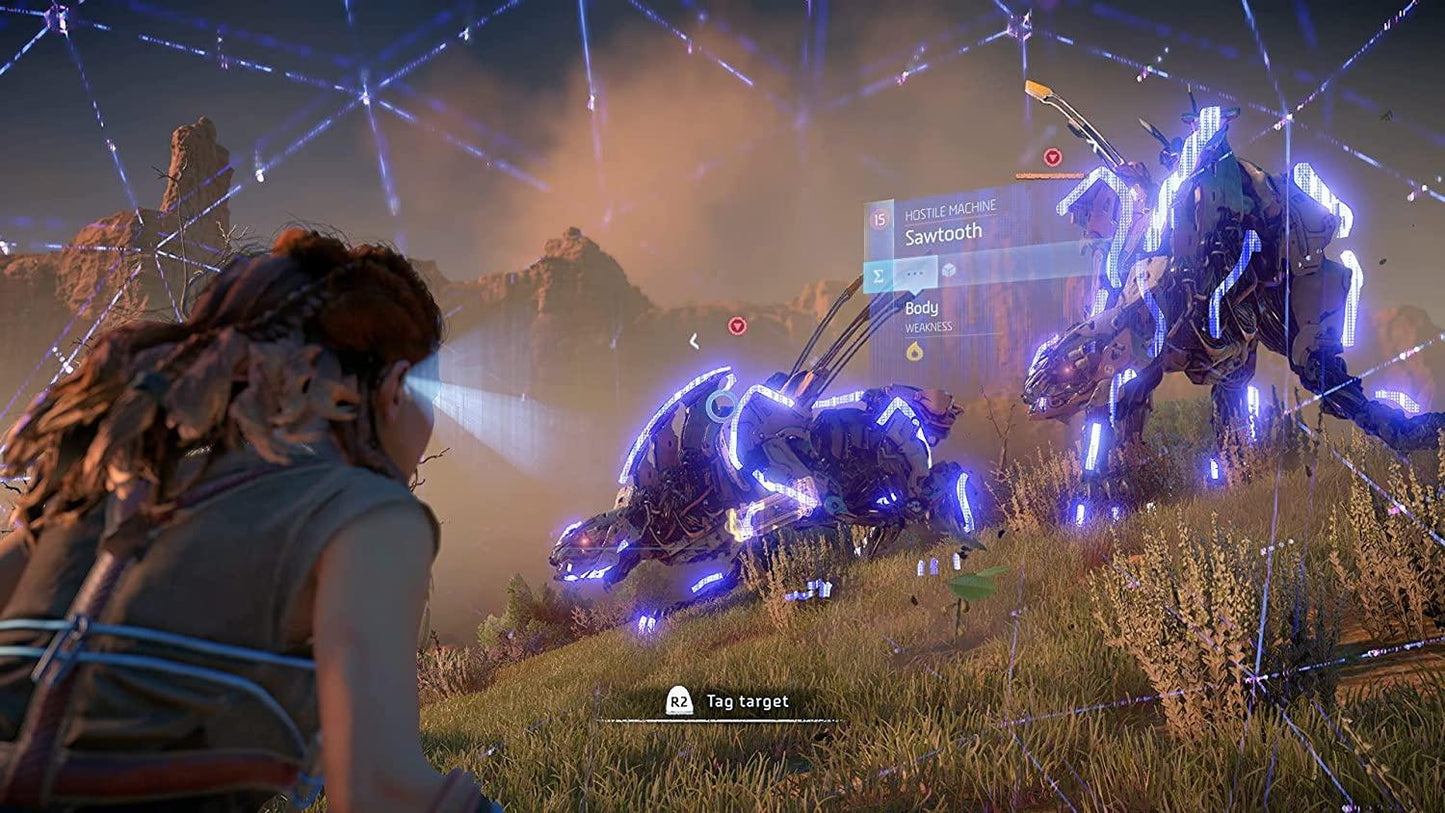Click the loot crate icon beside the ellipsis
Image resolution: width=1445 pixels, height=813 pixels.
948,271
